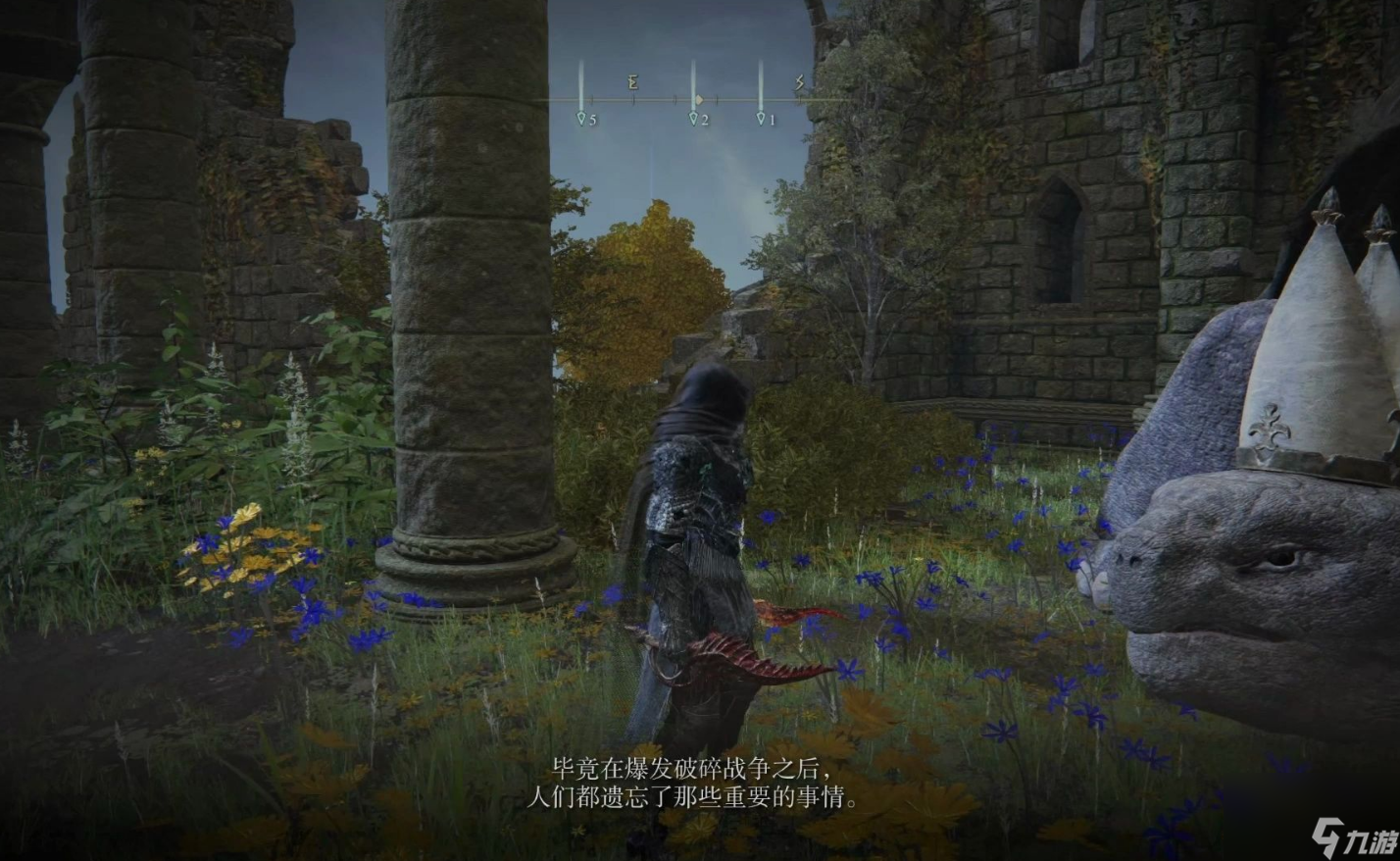Image resolution: width=1400 pixels, height=861 pixels.
Task: Expand the compass tick near marker 5
Action: (x=592, y=99)
